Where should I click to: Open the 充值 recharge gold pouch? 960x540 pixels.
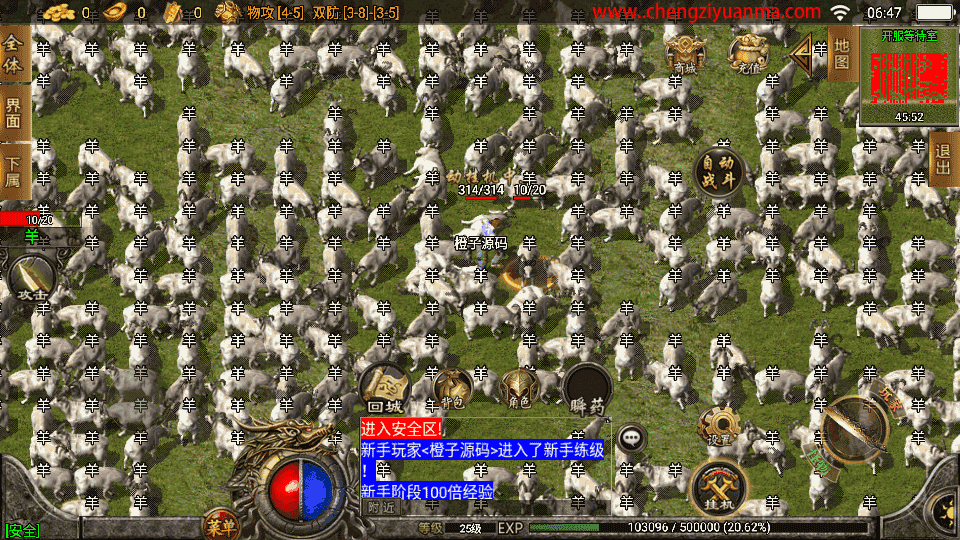pyautogui.click(x=748, y=52)
